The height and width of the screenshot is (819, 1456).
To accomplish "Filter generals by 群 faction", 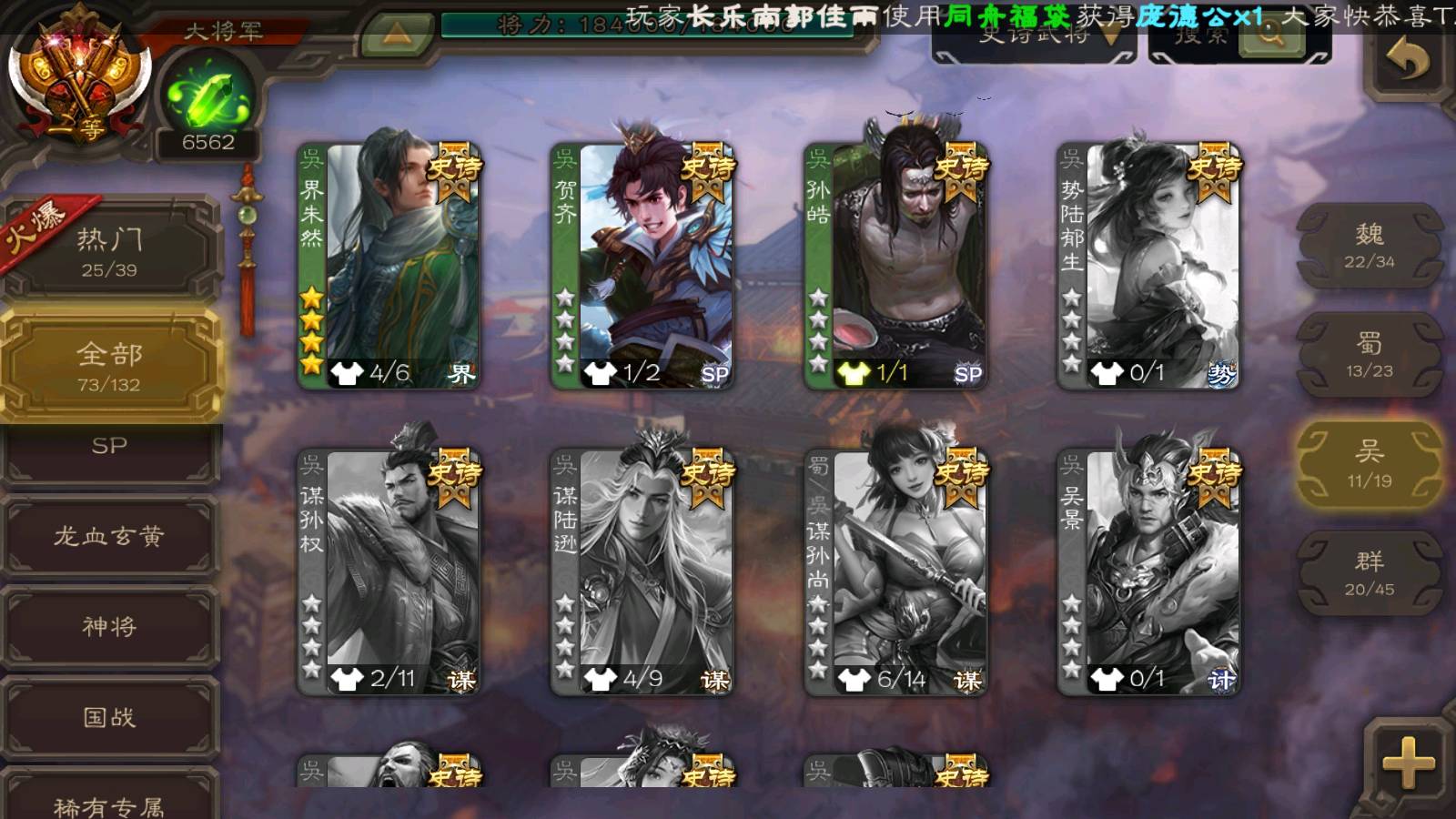I will coord(1369,573).
